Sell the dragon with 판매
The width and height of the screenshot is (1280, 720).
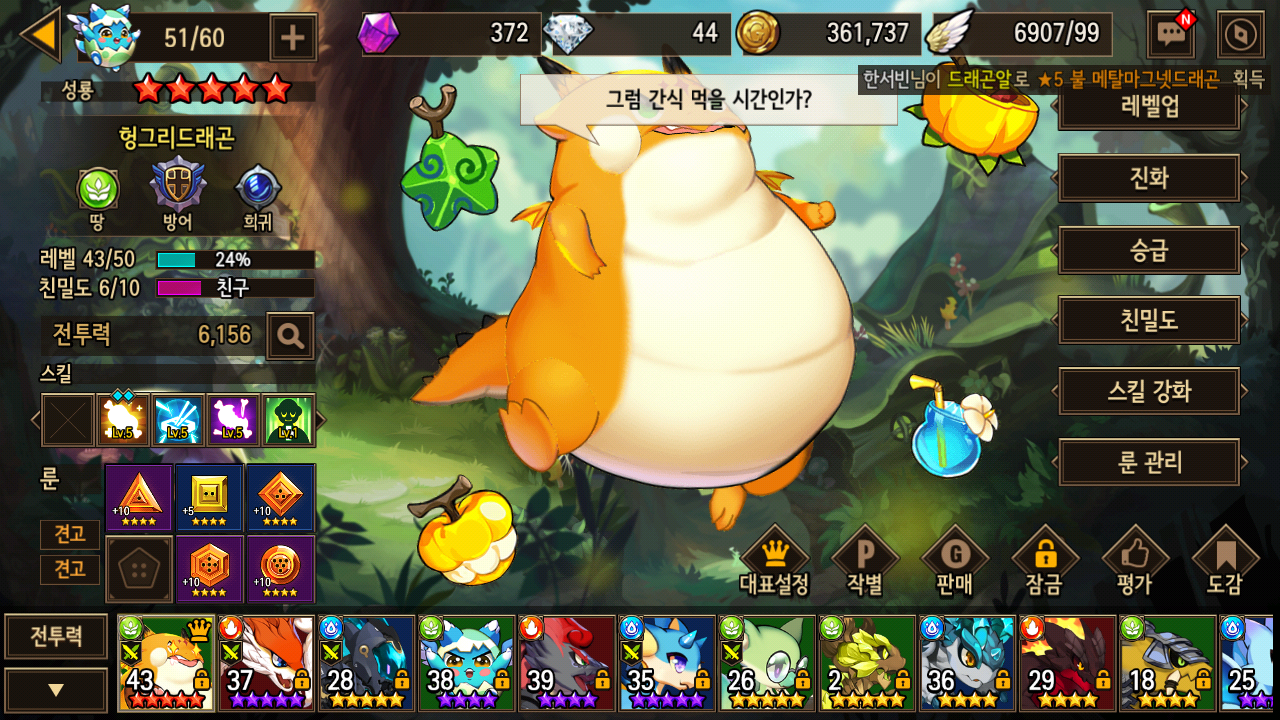click(x=954, y=562)
